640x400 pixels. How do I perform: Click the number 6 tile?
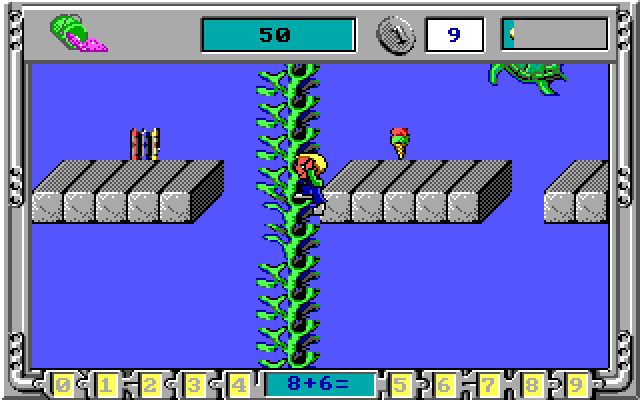click(444, 384)
